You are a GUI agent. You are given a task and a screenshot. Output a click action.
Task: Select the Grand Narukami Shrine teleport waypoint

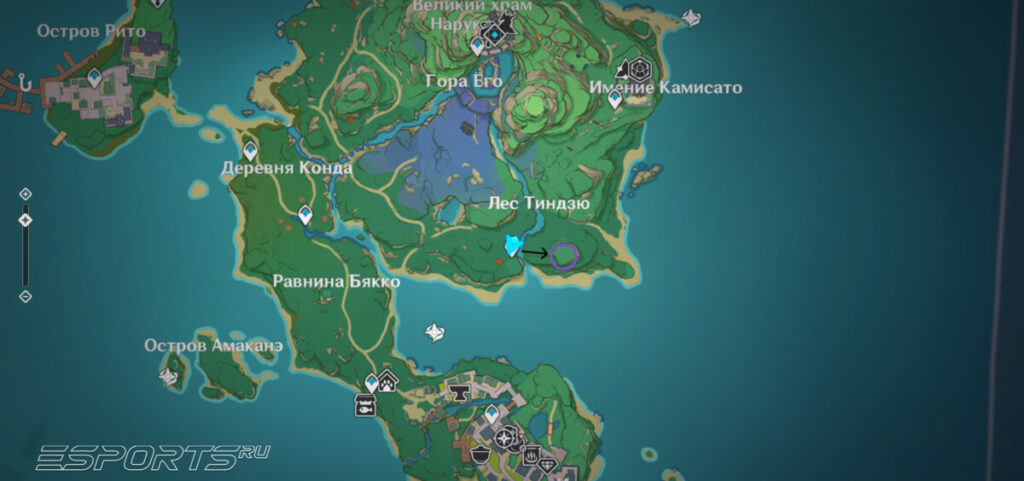478,46
